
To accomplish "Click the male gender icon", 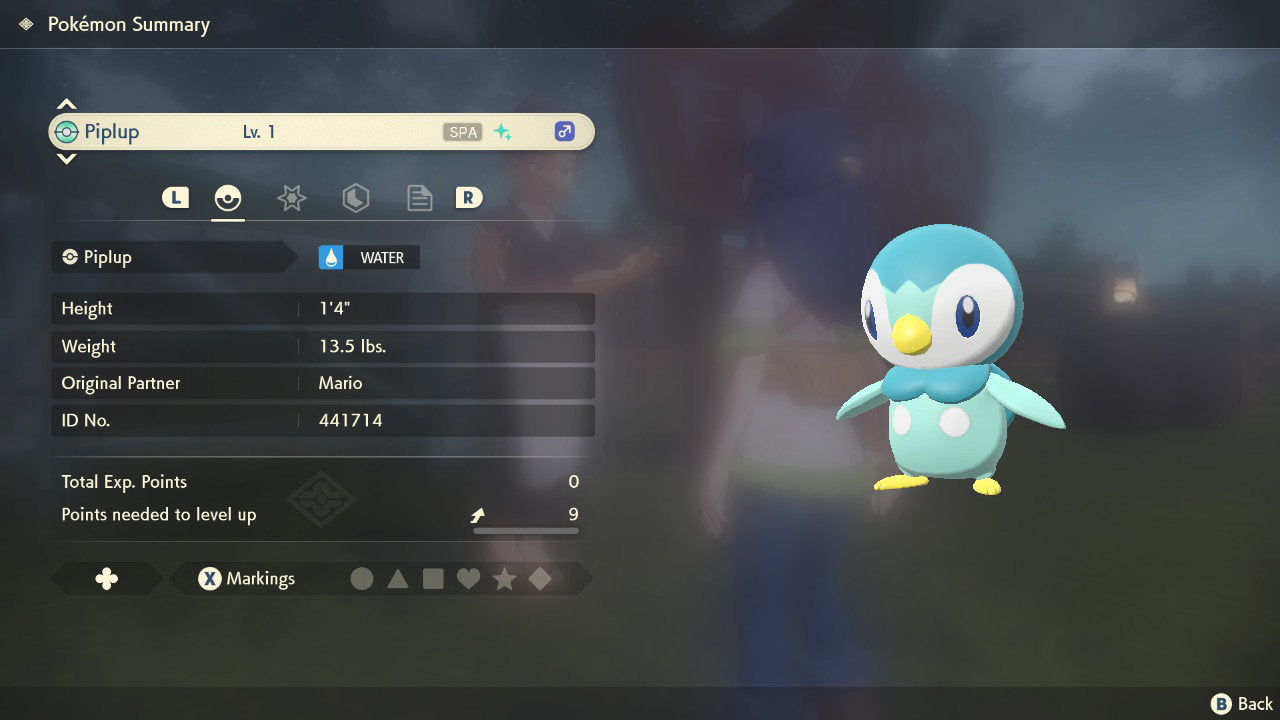I will [565, 132].
